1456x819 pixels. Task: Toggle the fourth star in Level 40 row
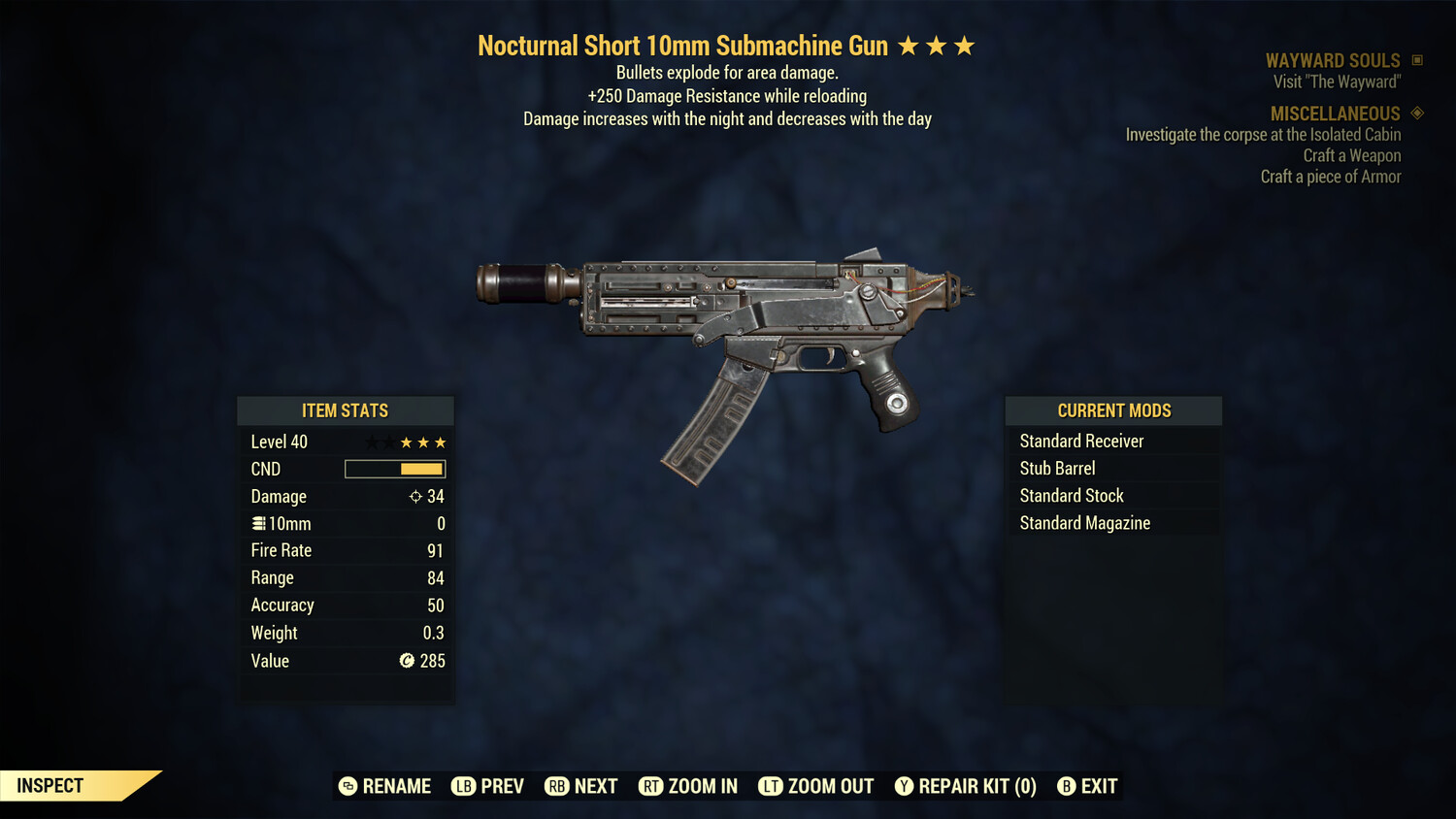pyautogui.click(x=423, y=442)
